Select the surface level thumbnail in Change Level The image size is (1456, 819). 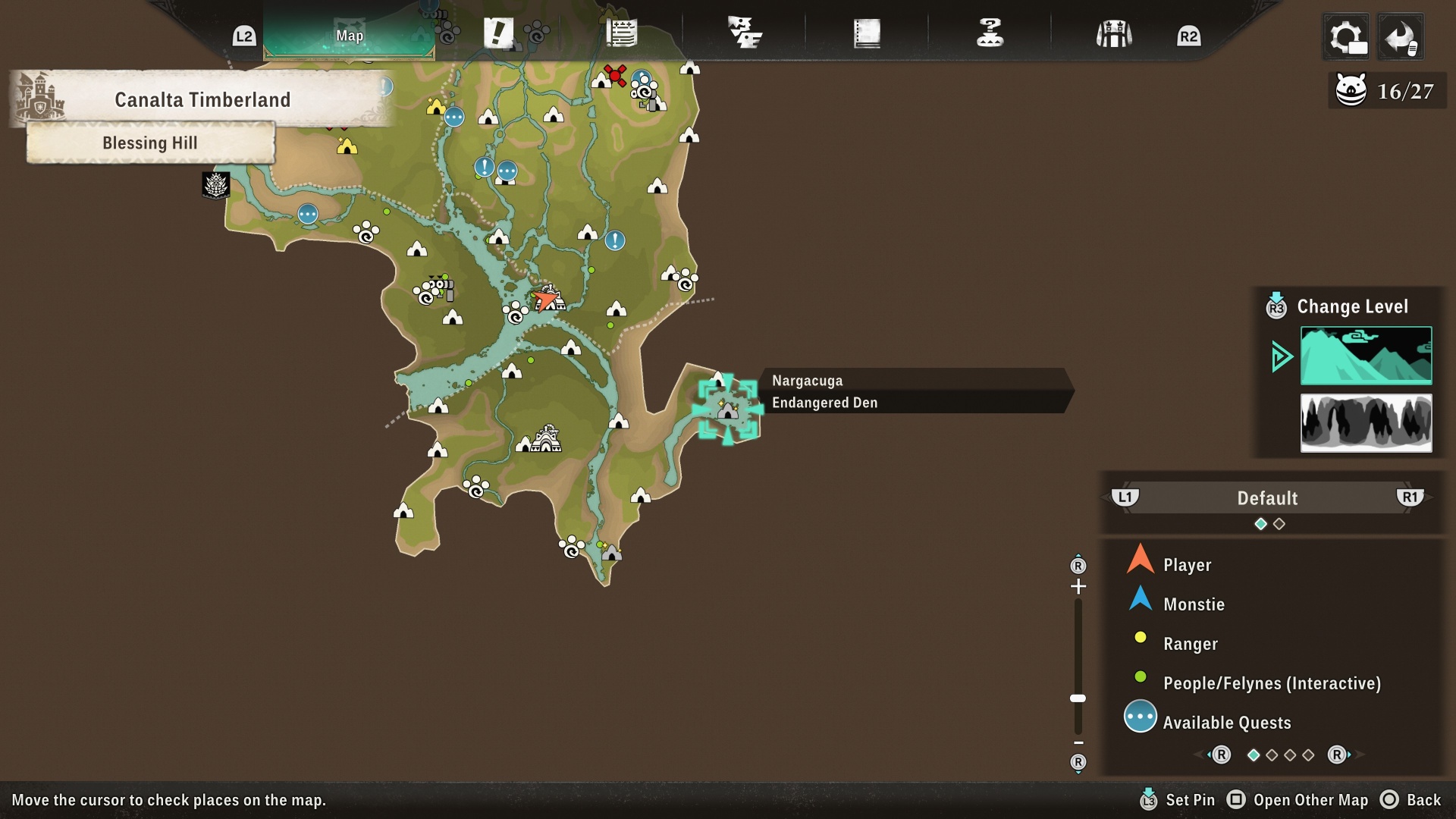[1365, 356]
